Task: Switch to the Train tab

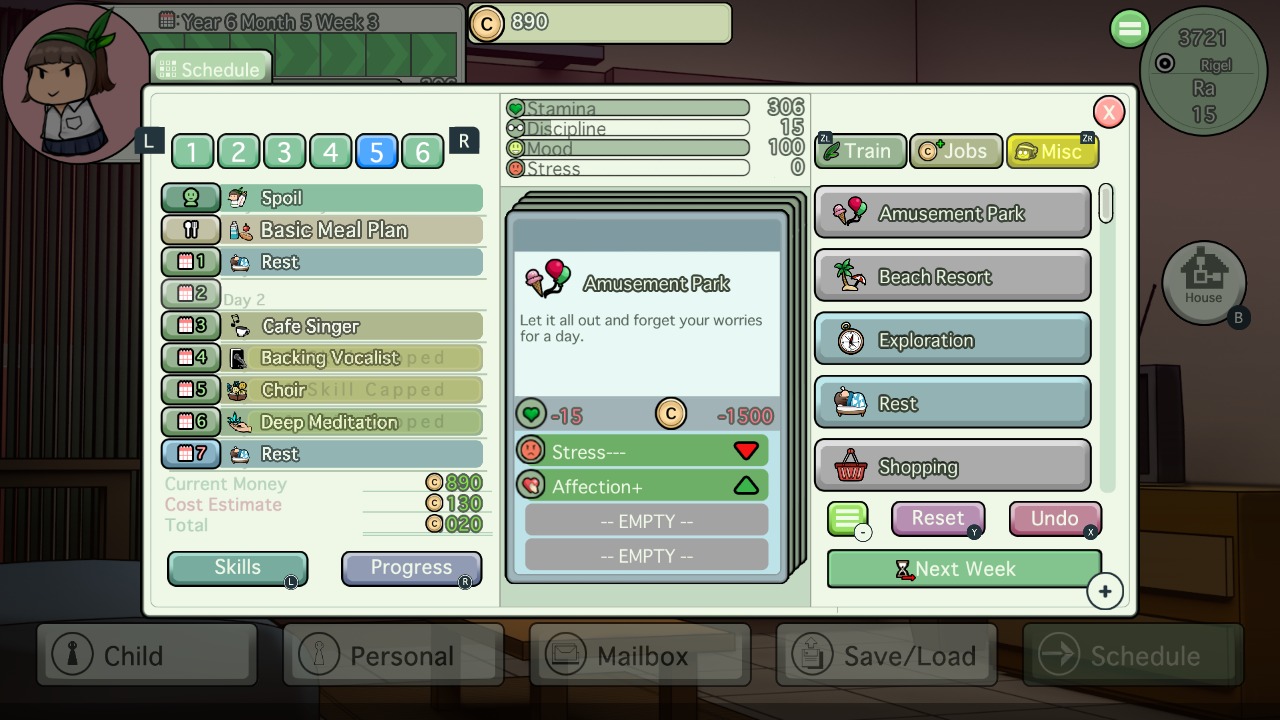Action: [x=860, y=151]
